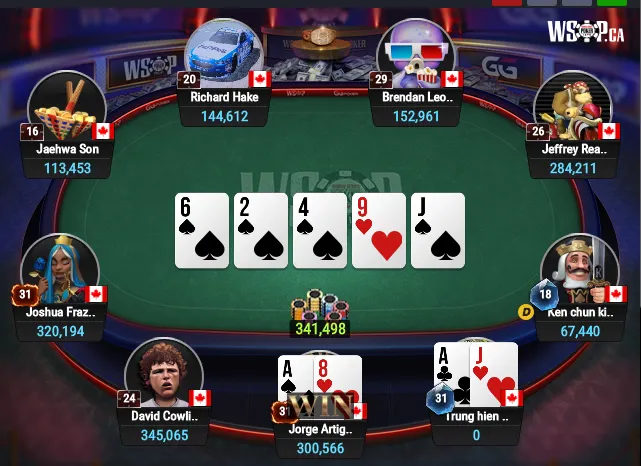The width and height of the screenshot is (641, 466).
Task: Click the red button on the top bar
Action: (x=508, y=3)
